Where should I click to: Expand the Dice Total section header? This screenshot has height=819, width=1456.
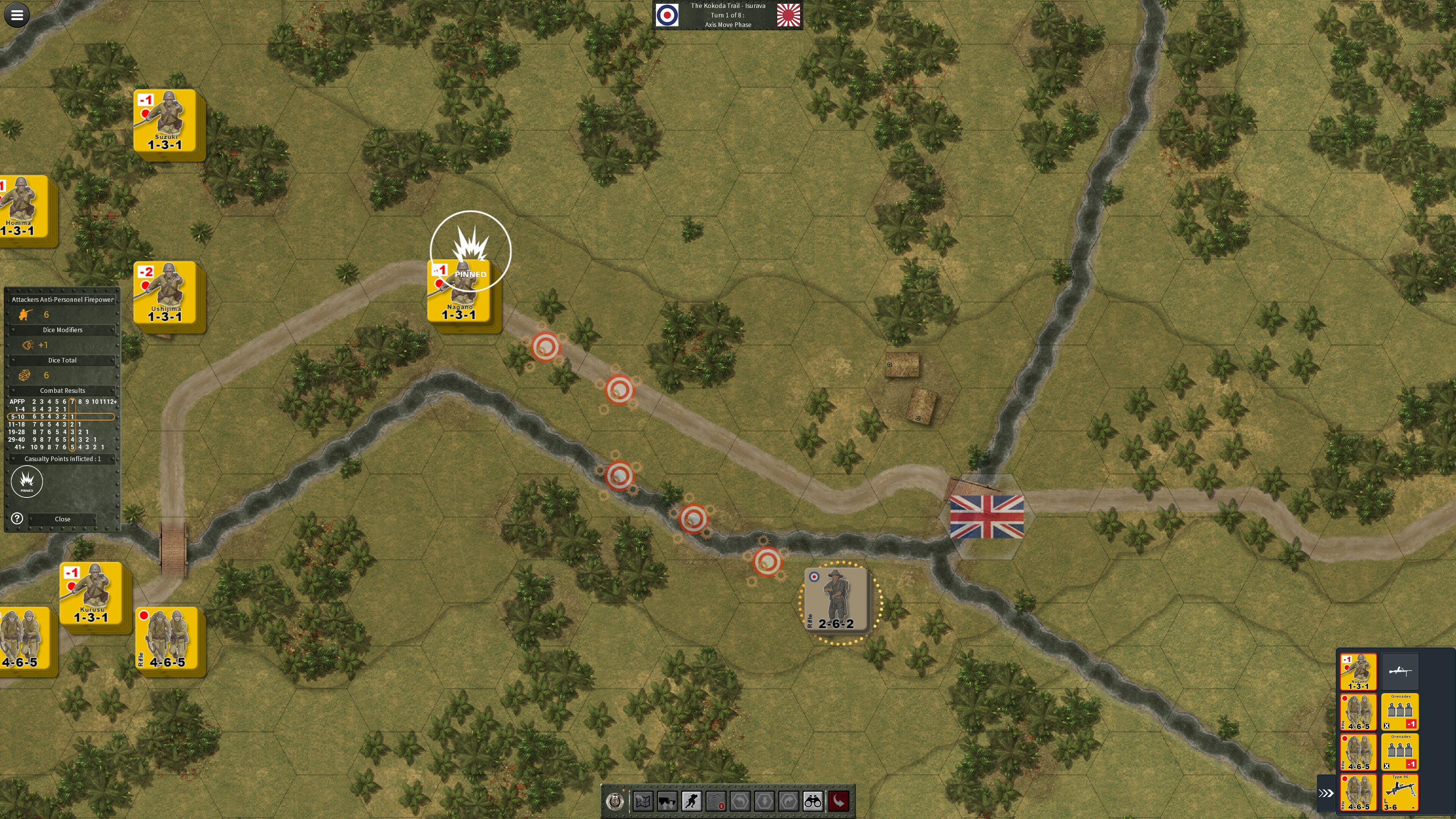coord(62,360)
